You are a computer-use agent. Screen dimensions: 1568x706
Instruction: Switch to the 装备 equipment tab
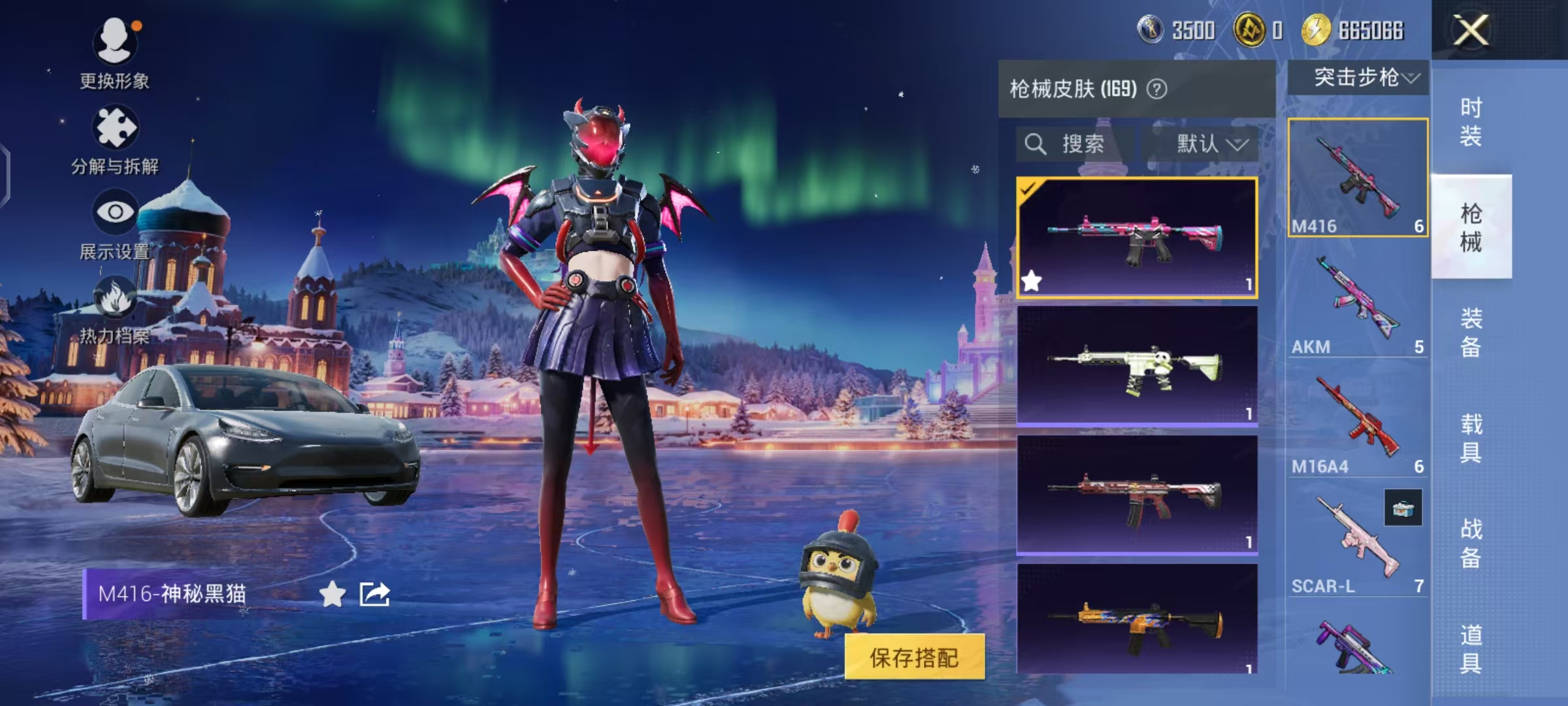pos(1471,333)
